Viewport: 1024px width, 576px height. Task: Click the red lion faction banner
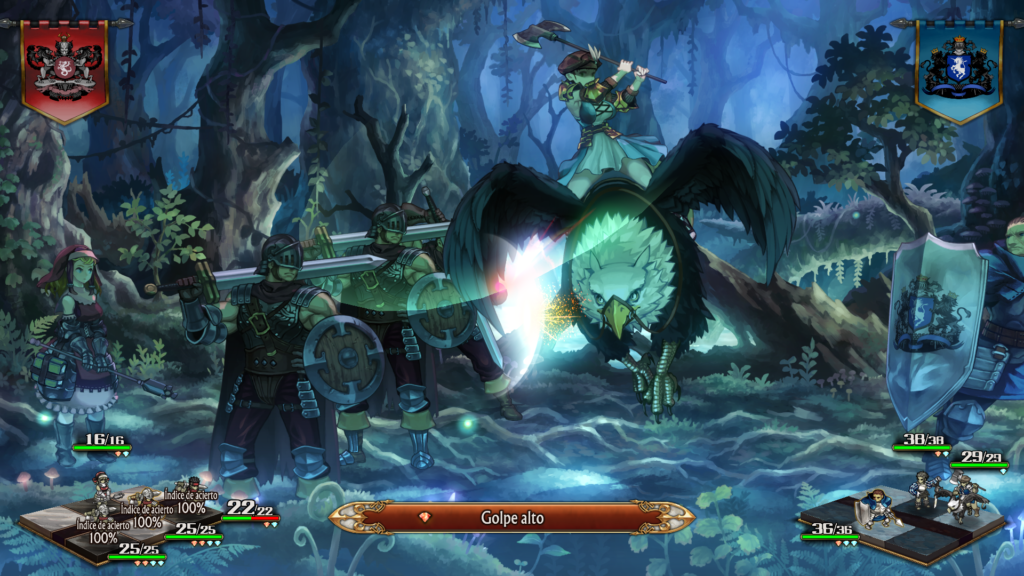pyautogui.click(x=65, y=68)
